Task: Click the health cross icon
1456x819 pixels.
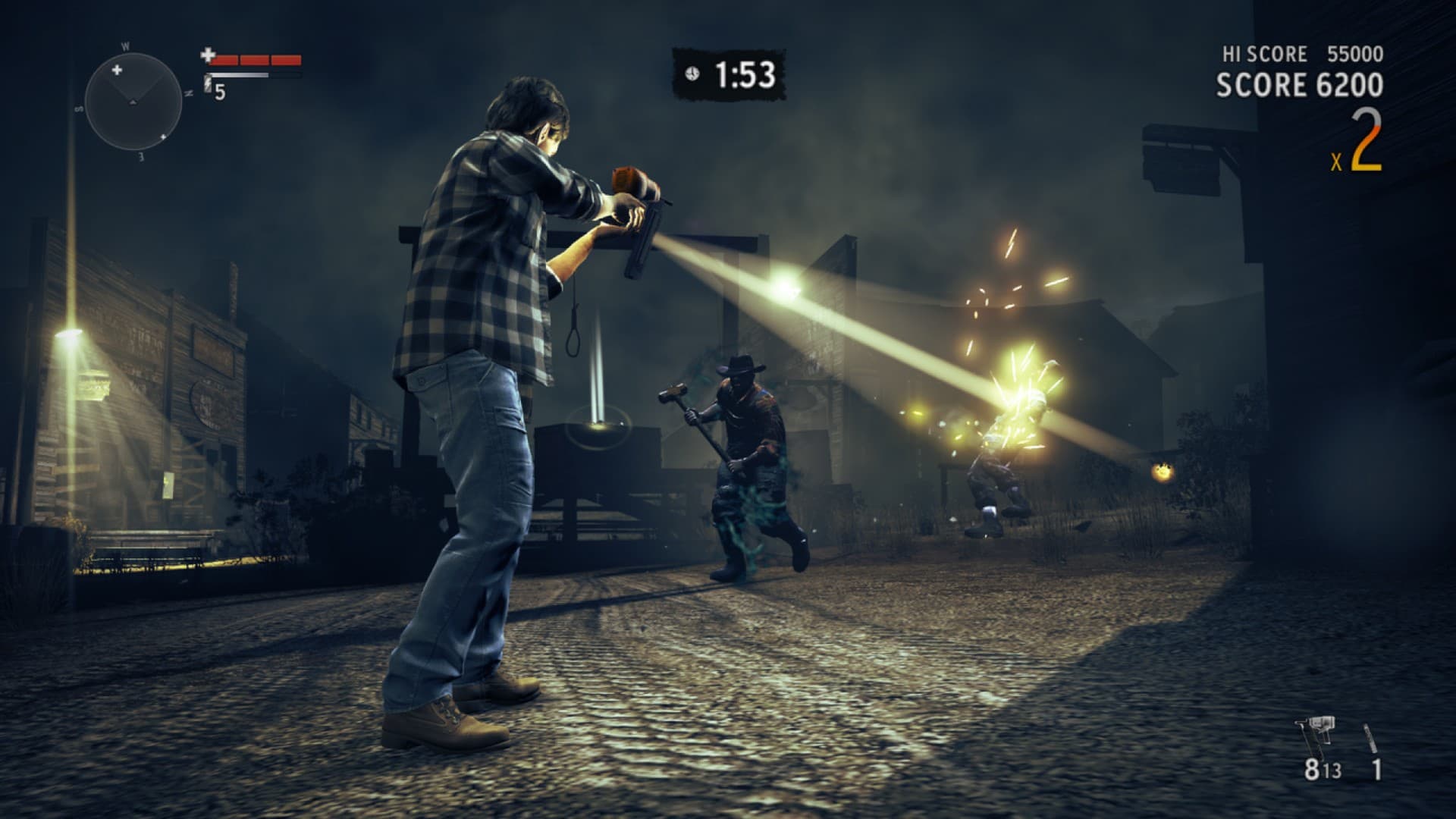Action: tap(209, 55)
